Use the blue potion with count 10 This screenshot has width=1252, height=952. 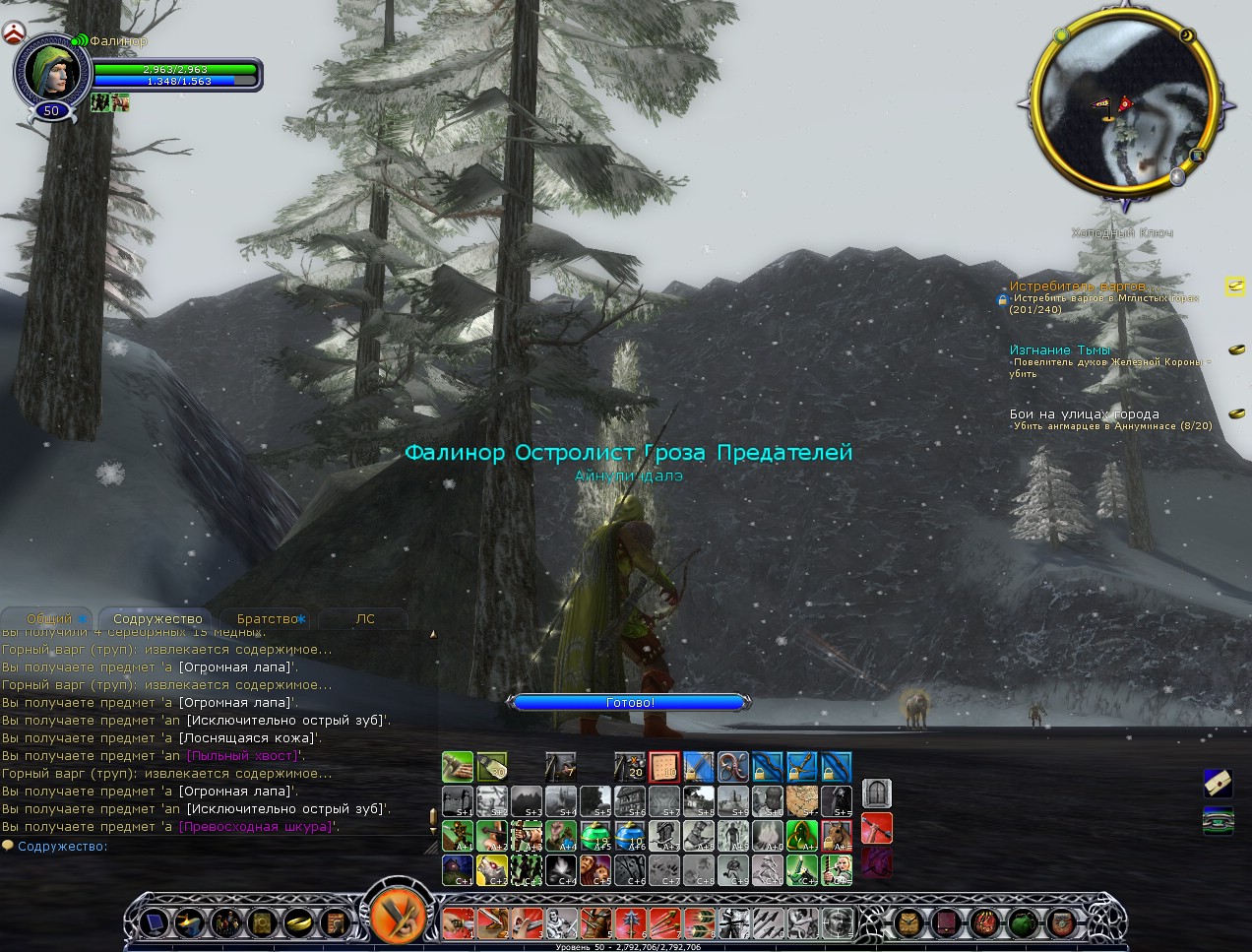tap(630, 836)
